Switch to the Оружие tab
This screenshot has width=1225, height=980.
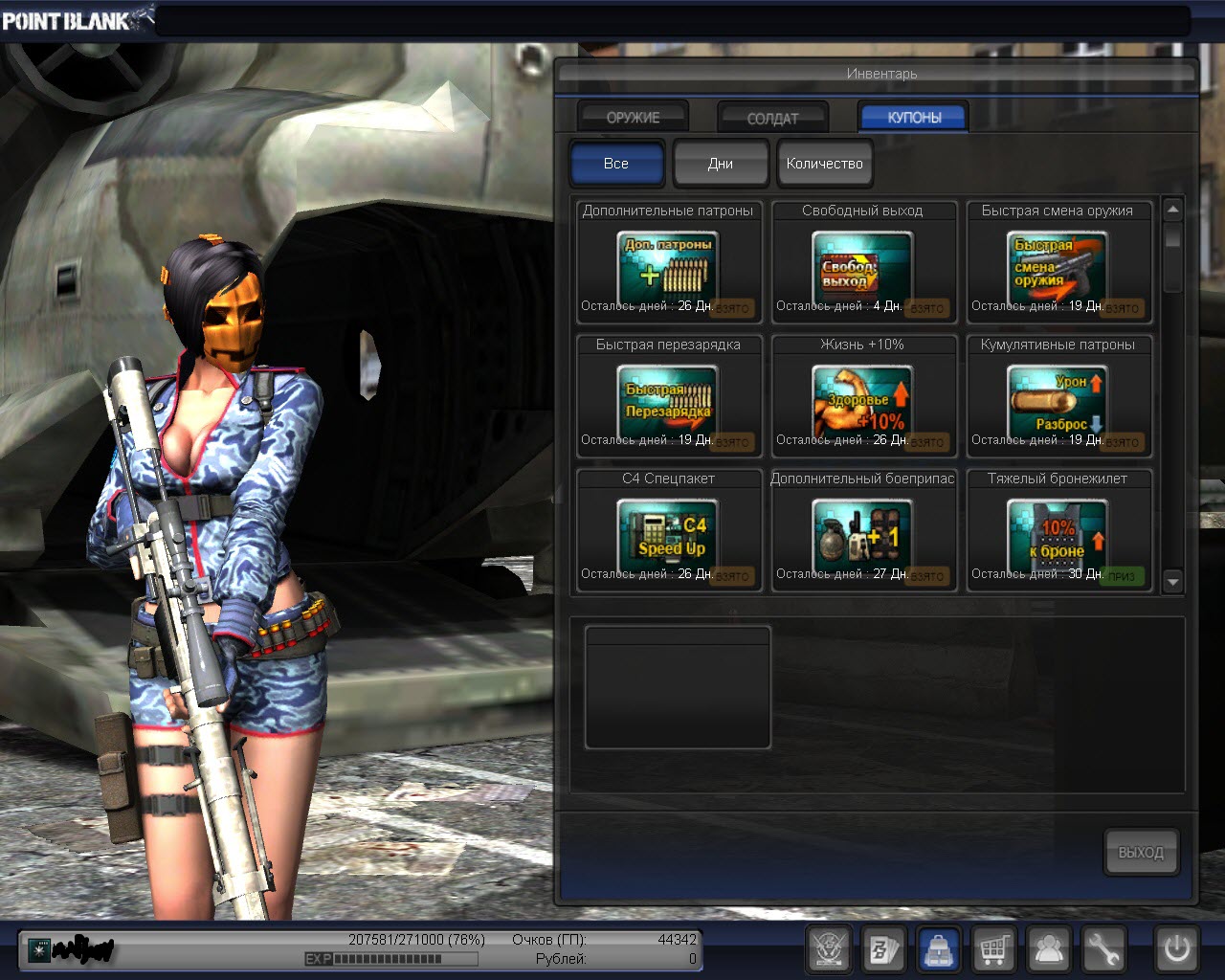[x=633, y=117]
